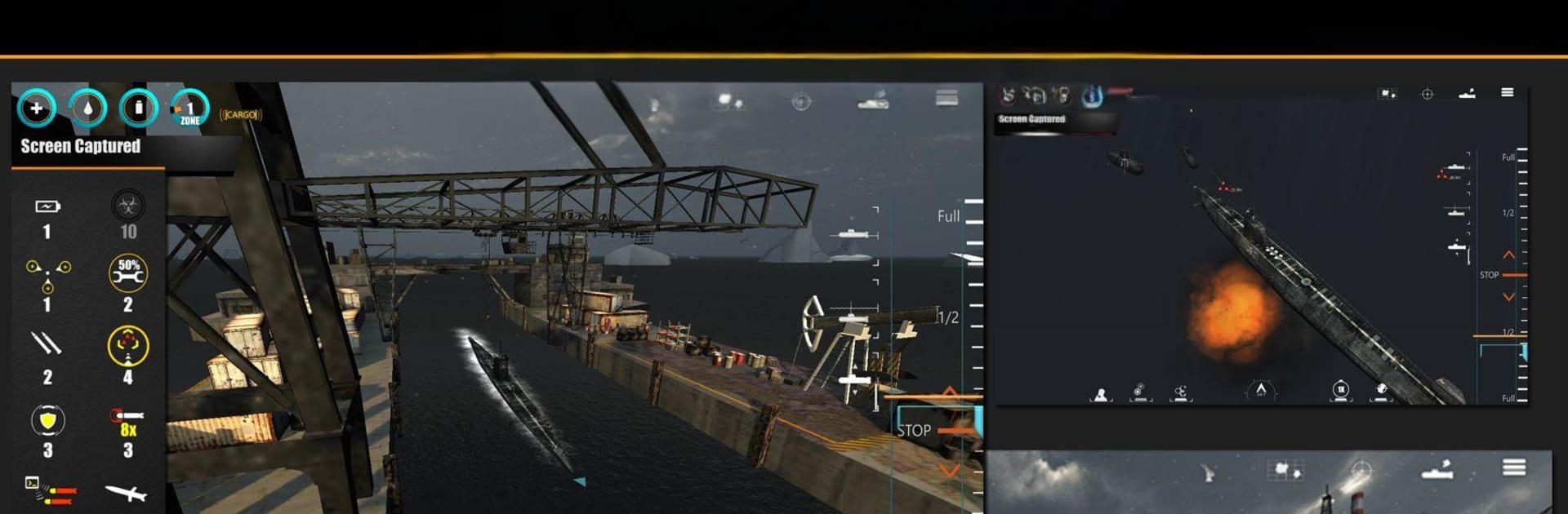1568x514 pixels.
Task: Click the orange throttle down arrow
Action: tap(949, 471)
